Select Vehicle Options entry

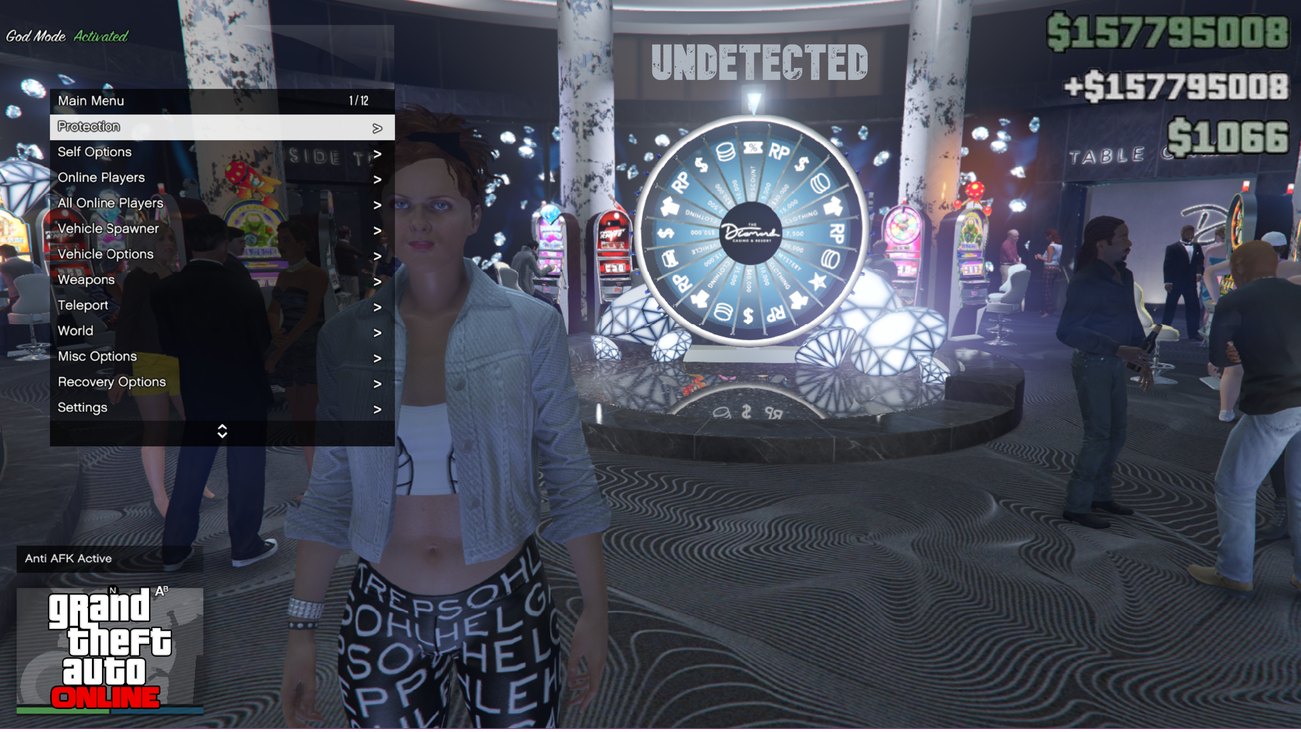point(221,255)
